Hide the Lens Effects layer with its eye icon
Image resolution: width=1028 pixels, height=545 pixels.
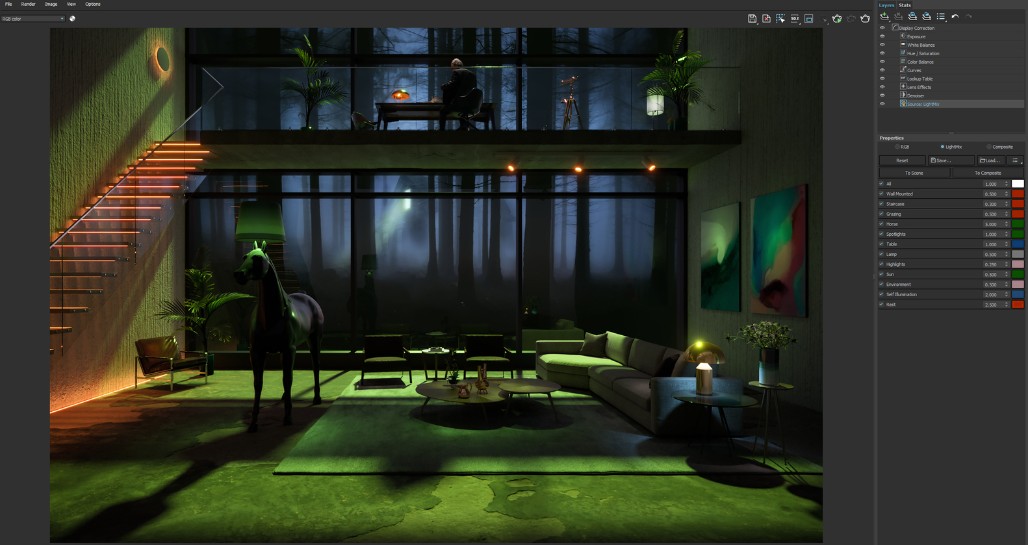pos(882,87)
